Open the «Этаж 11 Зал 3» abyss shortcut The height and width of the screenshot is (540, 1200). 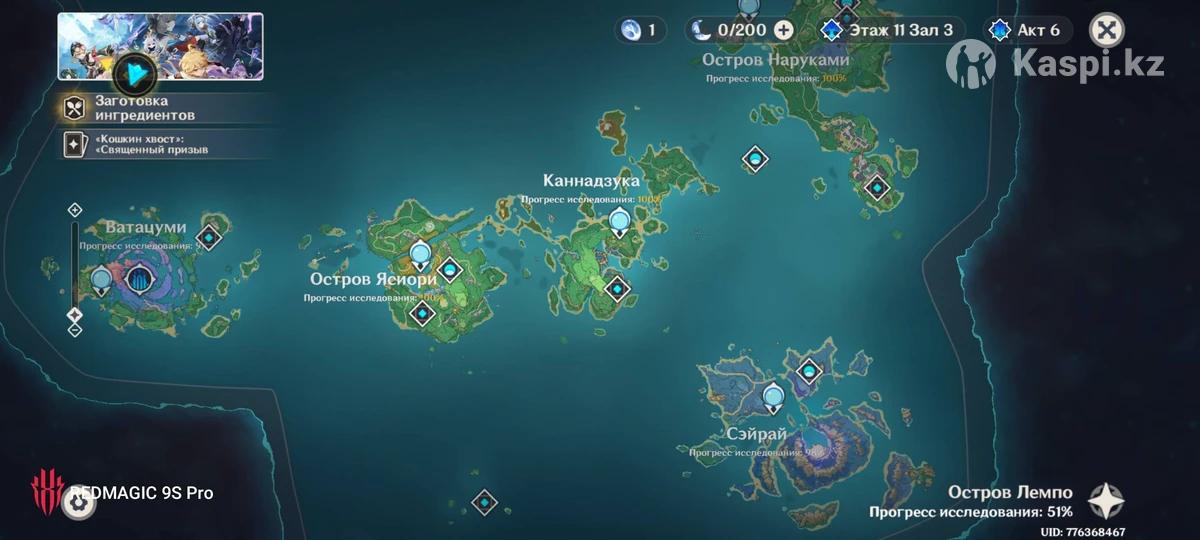[887, 30]
